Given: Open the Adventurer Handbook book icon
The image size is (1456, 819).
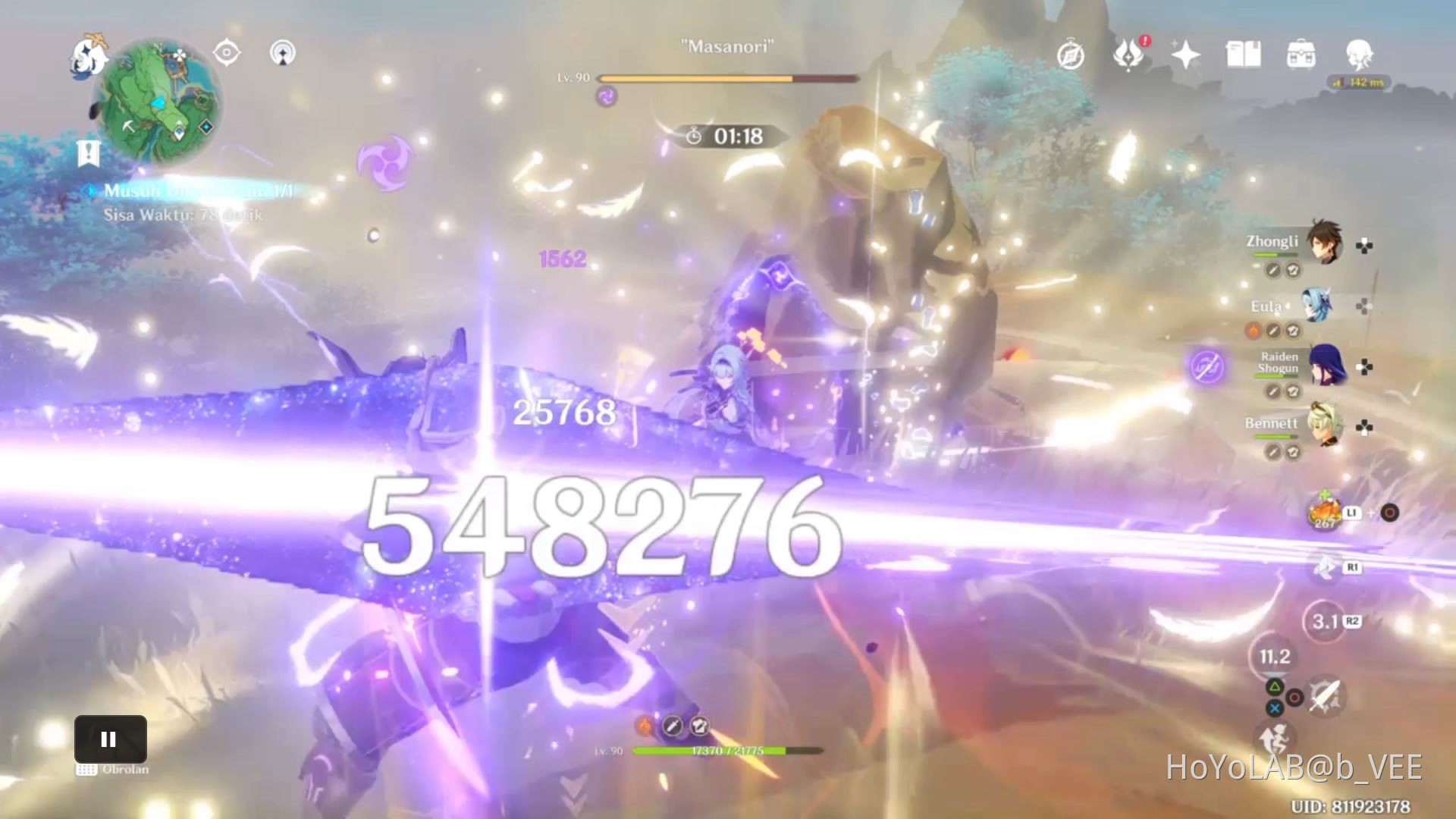Looking at the screenshot, I should (x=1244, y=55).
